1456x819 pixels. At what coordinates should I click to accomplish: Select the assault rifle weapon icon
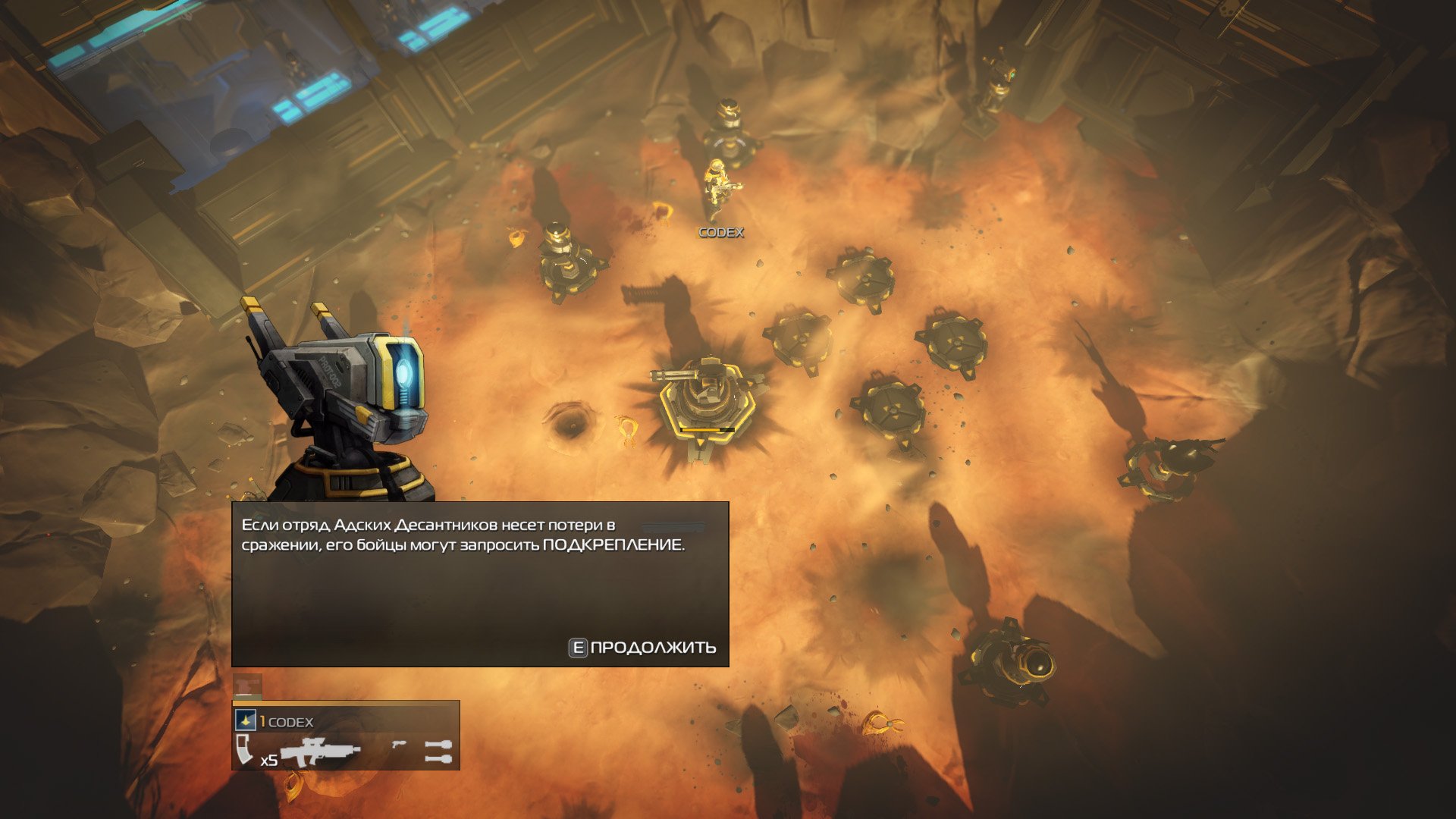(x=320, y=752)
